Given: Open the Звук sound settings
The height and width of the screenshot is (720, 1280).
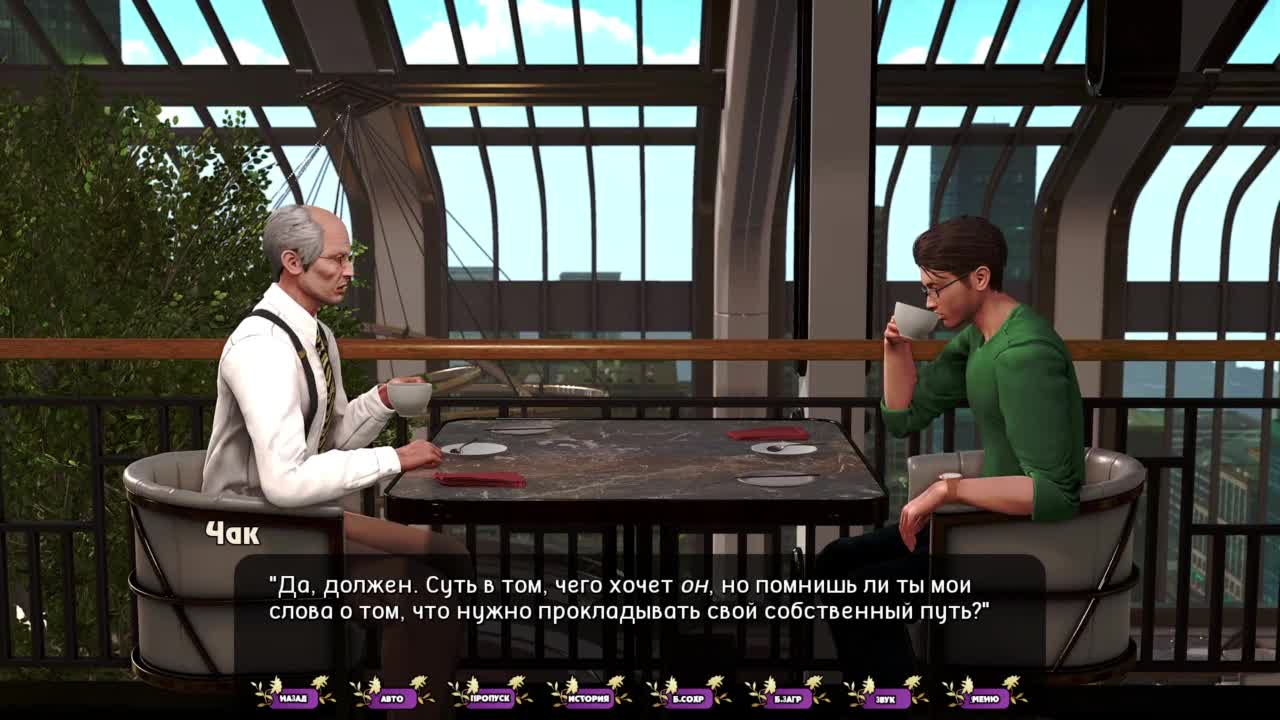Looking at the screenshot, I should pos(886,698).
